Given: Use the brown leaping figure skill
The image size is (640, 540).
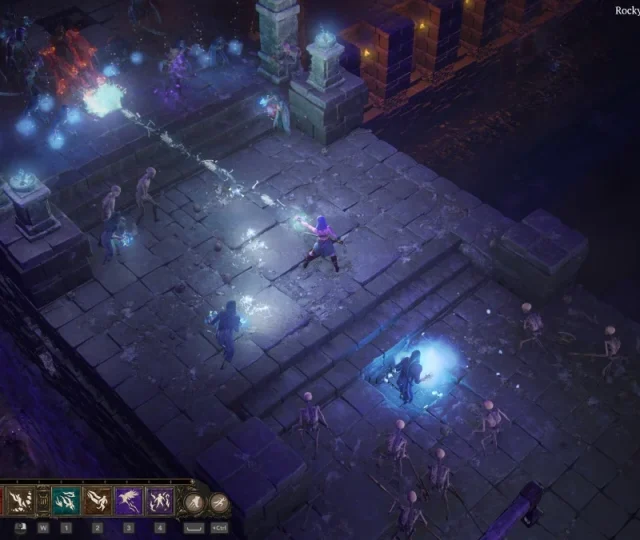Looking at the screenshot, I should click(98, 501).
